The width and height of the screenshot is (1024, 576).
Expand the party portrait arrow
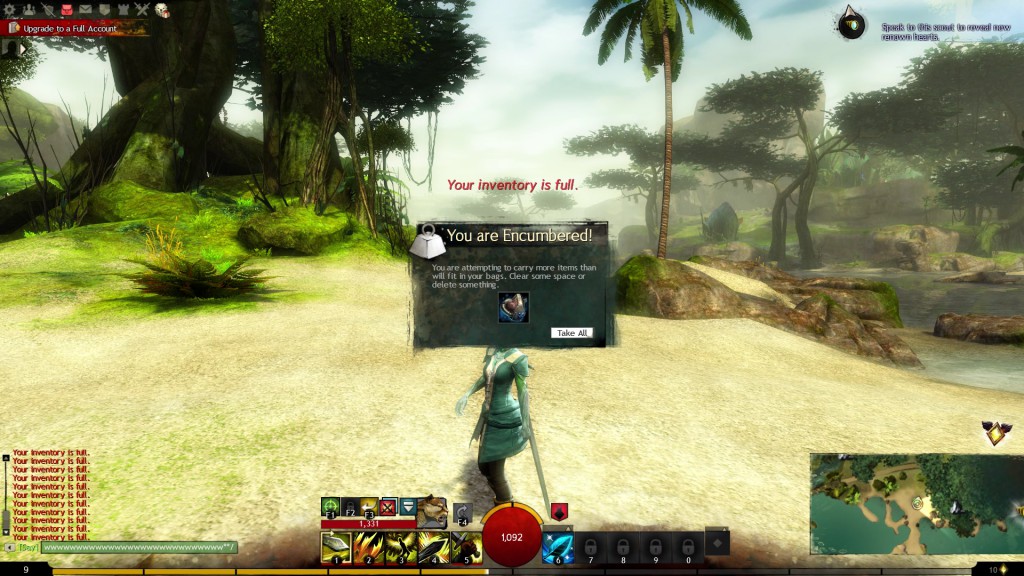pyautogui.click(x=12, y=48)
